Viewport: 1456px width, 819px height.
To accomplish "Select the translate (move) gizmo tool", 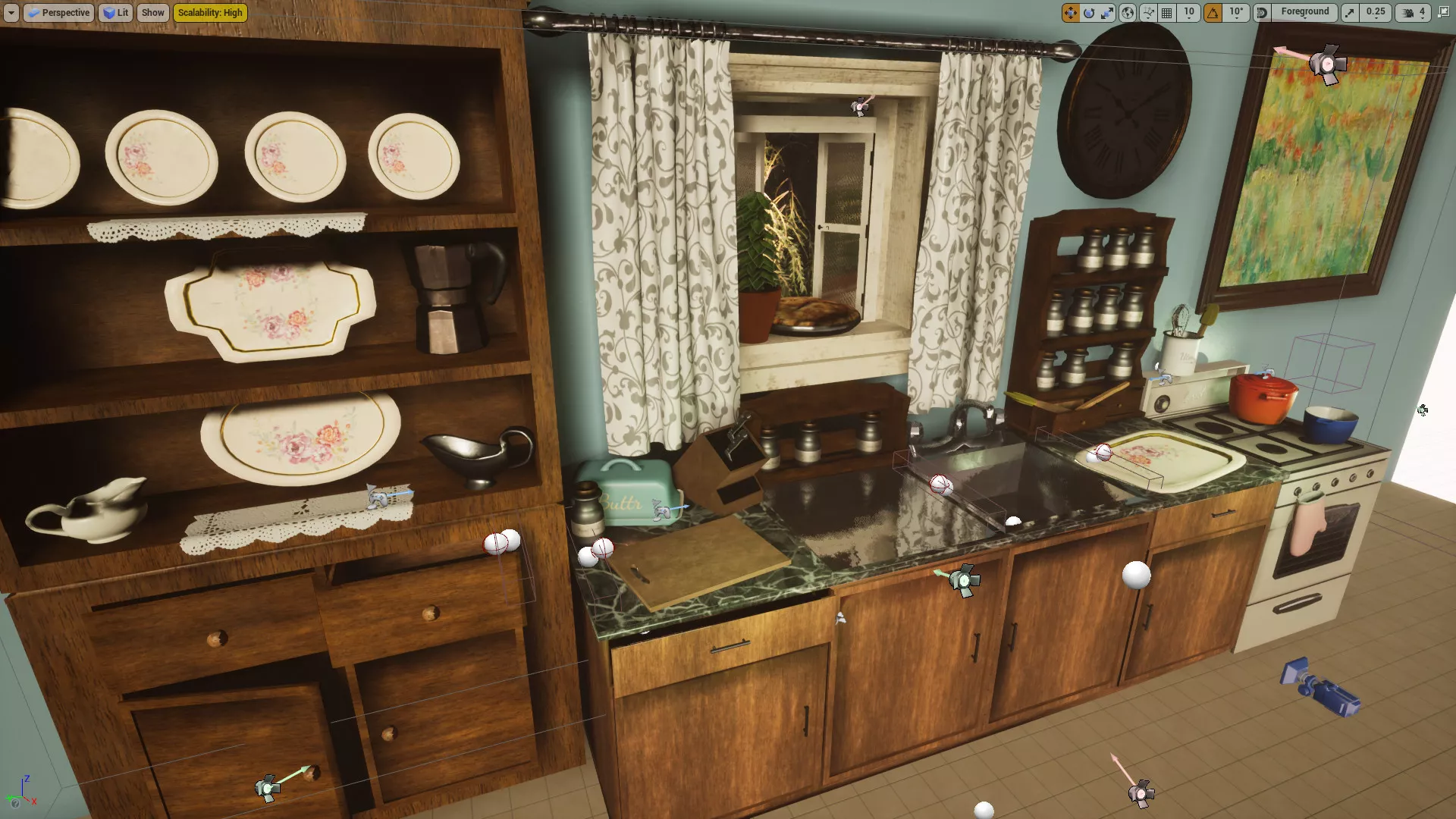I will point(1070,13).
